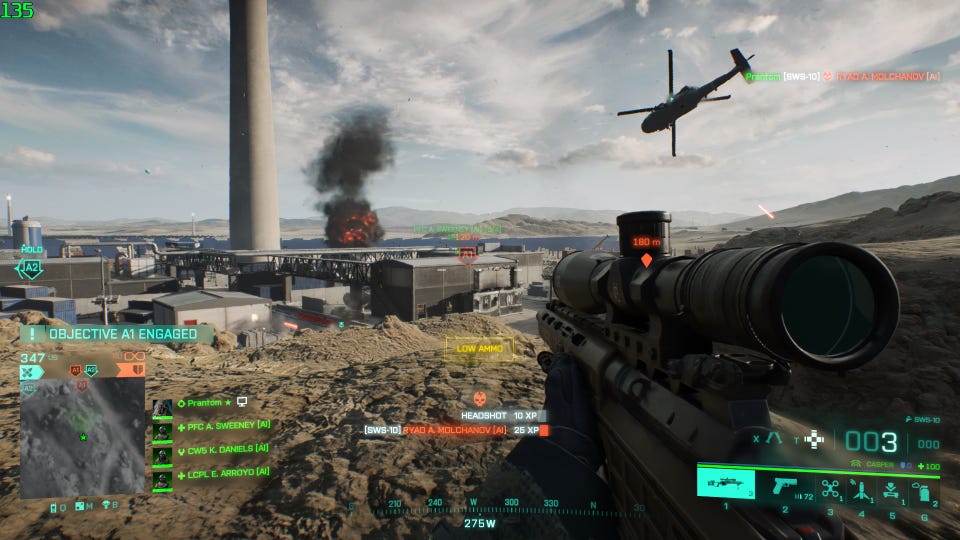Image resolution: width=960 pixels, height=540 pixels.
Task: Click the fire mode crosshair icon
Action: coord(815,438)
